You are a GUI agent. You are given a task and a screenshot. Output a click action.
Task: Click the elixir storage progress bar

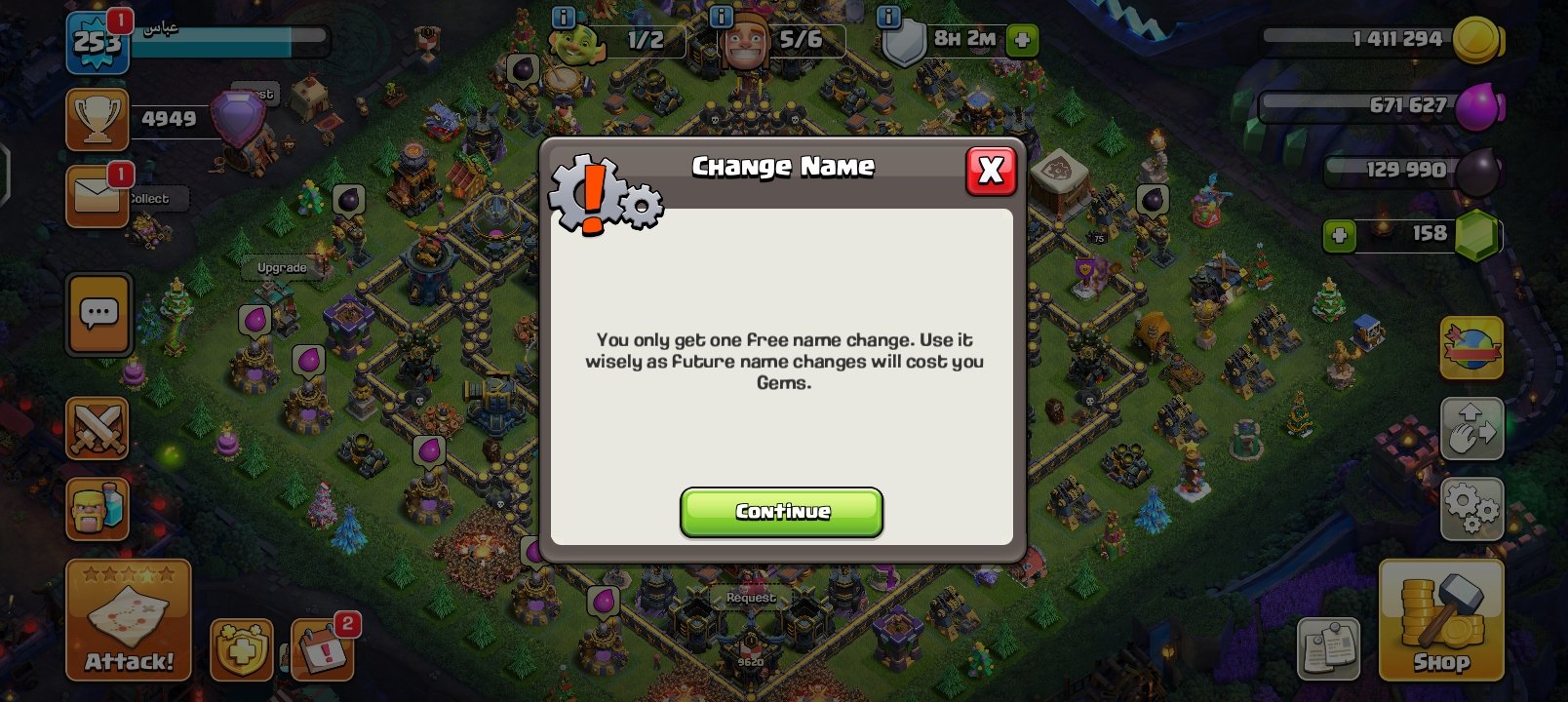coord(1385,104)
